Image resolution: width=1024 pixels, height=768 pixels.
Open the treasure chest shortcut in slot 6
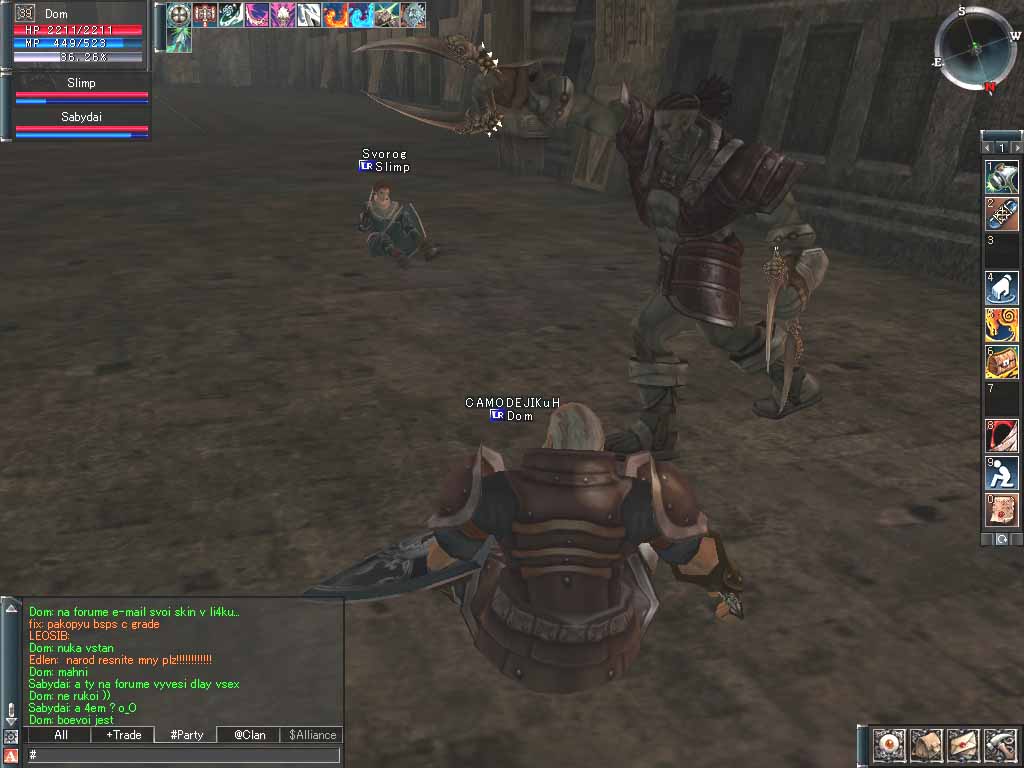click(x=1002, y=362)
